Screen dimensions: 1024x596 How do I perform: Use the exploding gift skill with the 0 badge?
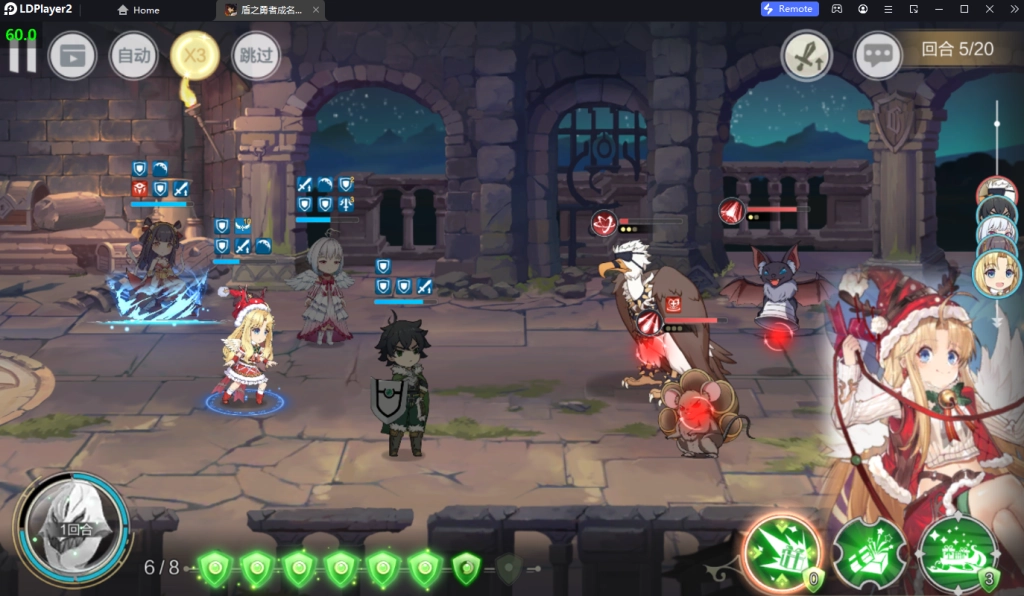click(782, 552)
